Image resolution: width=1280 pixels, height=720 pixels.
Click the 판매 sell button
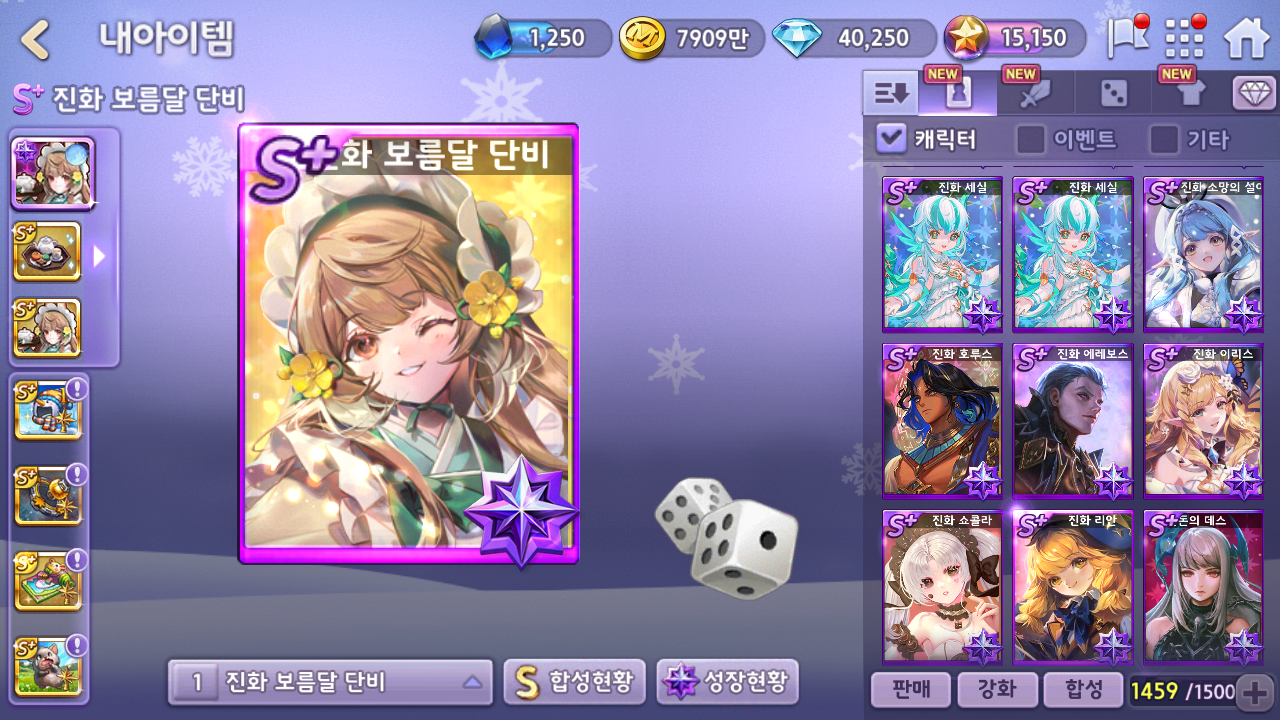pyautogui.click(x=909, y=690)
